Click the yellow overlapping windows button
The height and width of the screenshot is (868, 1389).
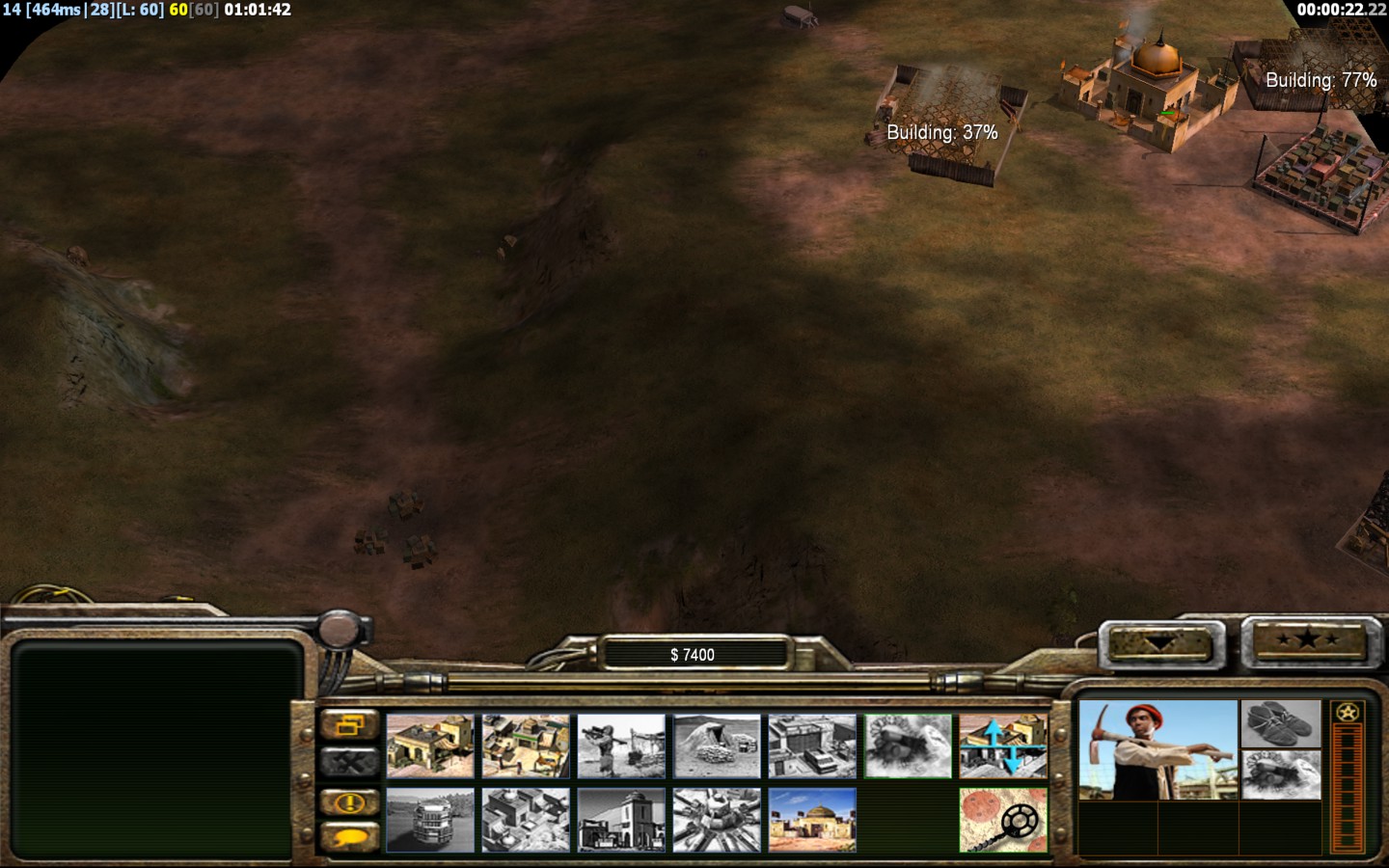349,725
